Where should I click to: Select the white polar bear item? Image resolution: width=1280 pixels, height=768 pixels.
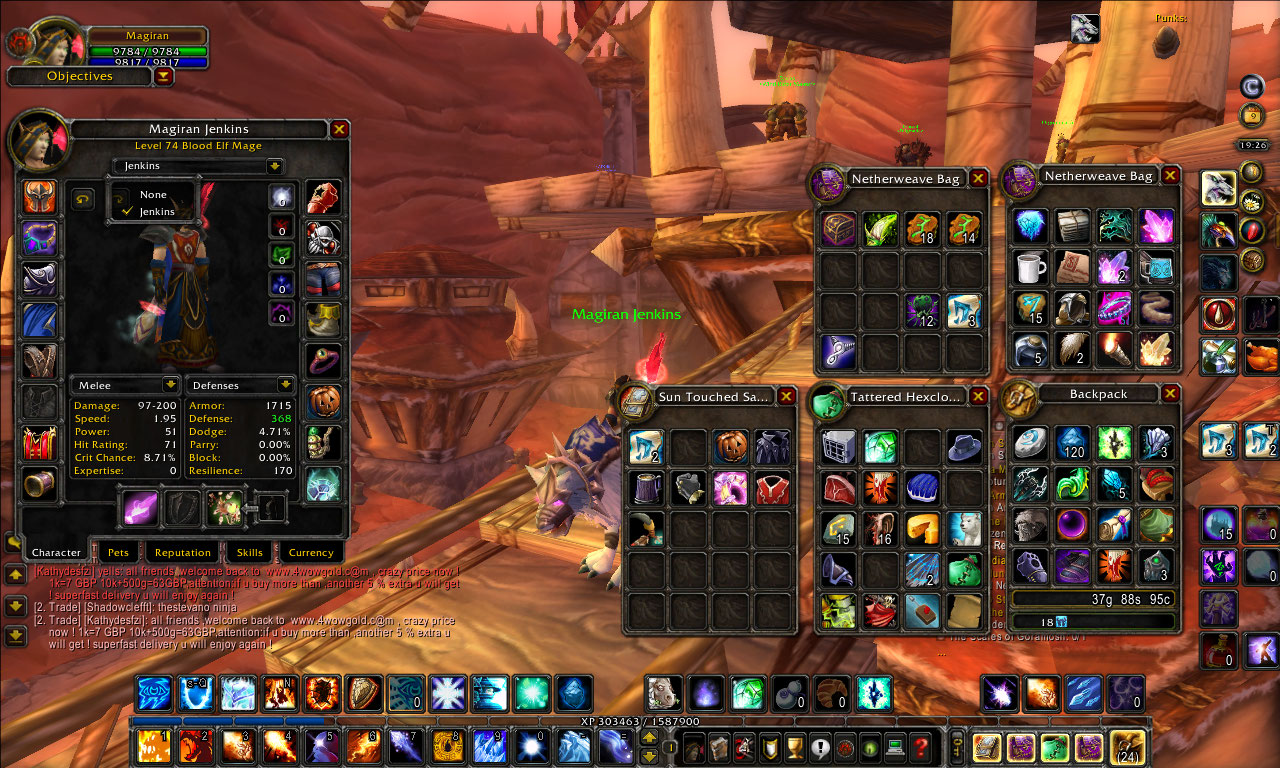964,529
